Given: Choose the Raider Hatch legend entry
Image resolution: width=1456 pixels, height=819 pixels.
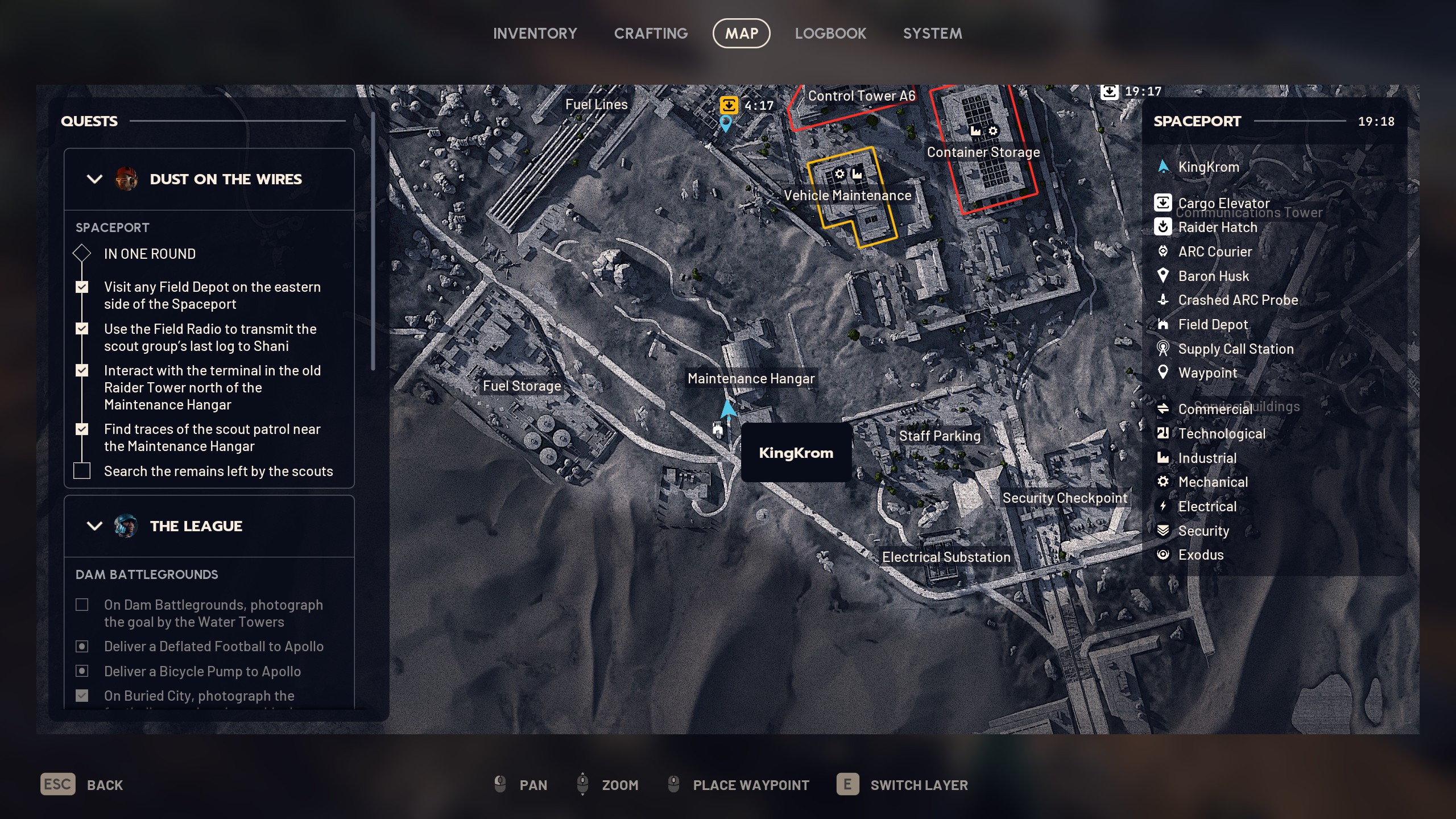Looking at the screenshot, I should click(x=1217, y=227).
